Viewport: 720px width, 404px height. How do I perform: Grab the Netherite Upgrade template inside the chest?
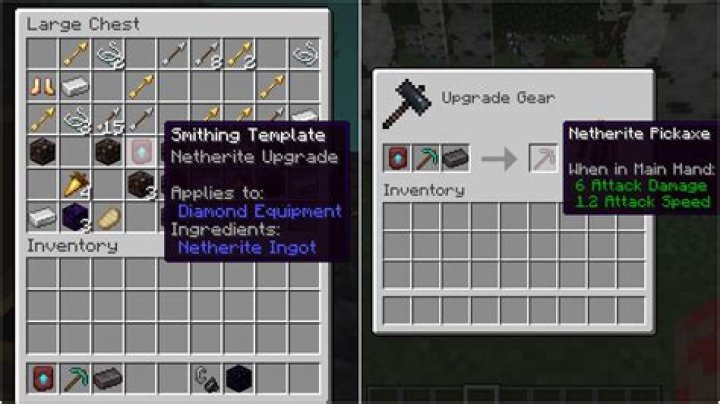point(141,152)
